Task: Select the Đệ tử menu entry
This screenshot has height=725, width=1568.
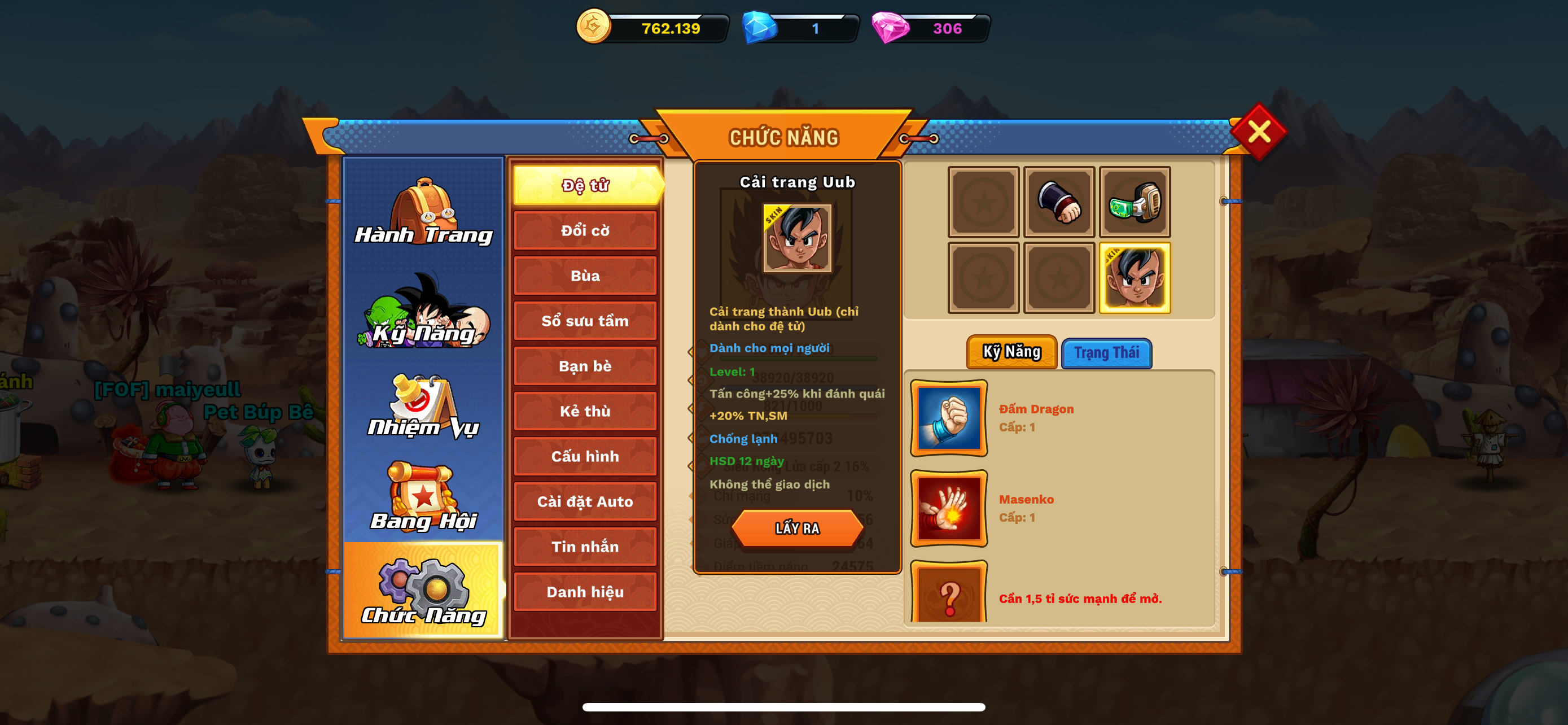Action: coord(585,186)
